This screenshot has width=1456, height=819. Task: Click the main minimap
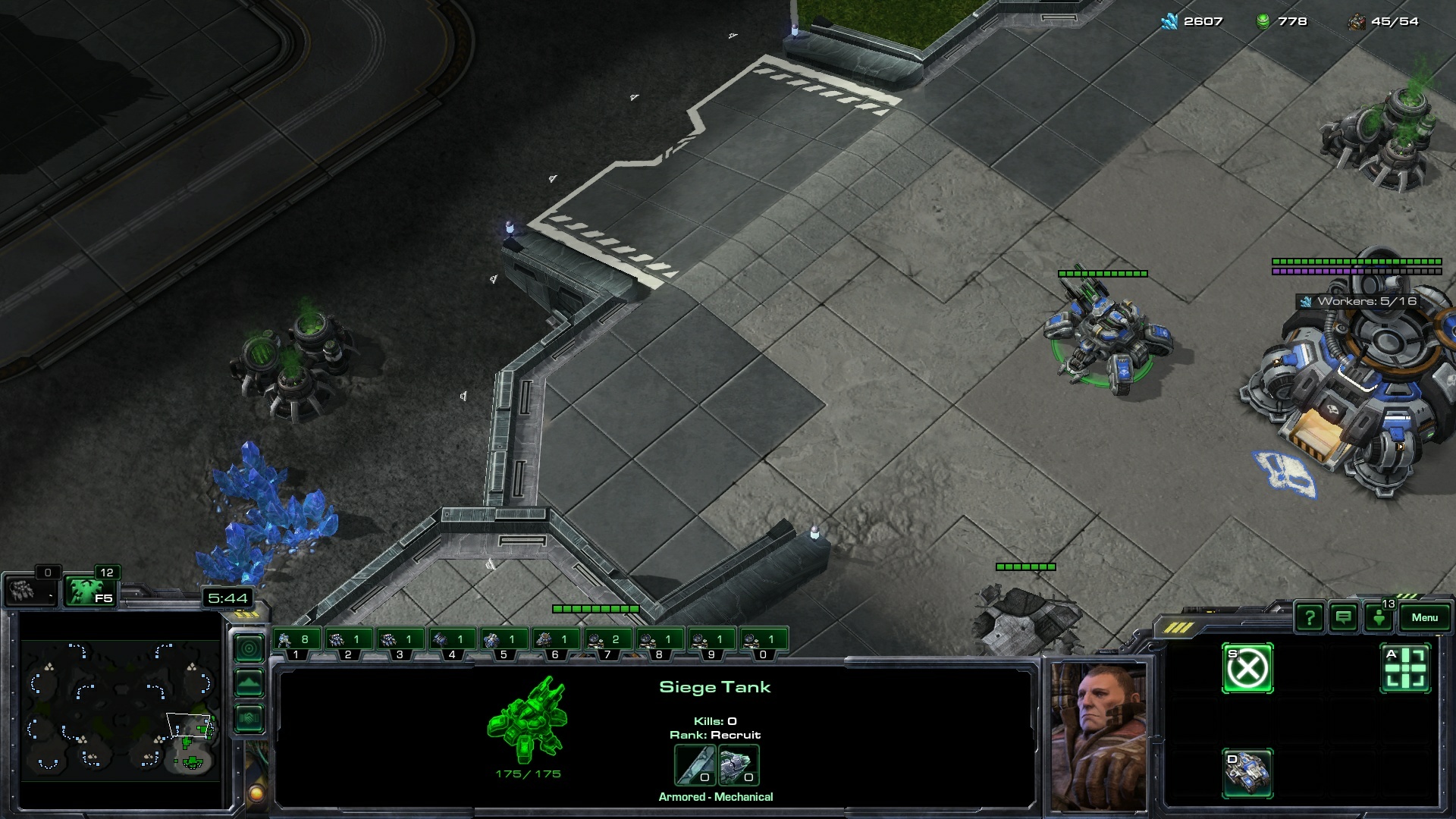(120, 709)
